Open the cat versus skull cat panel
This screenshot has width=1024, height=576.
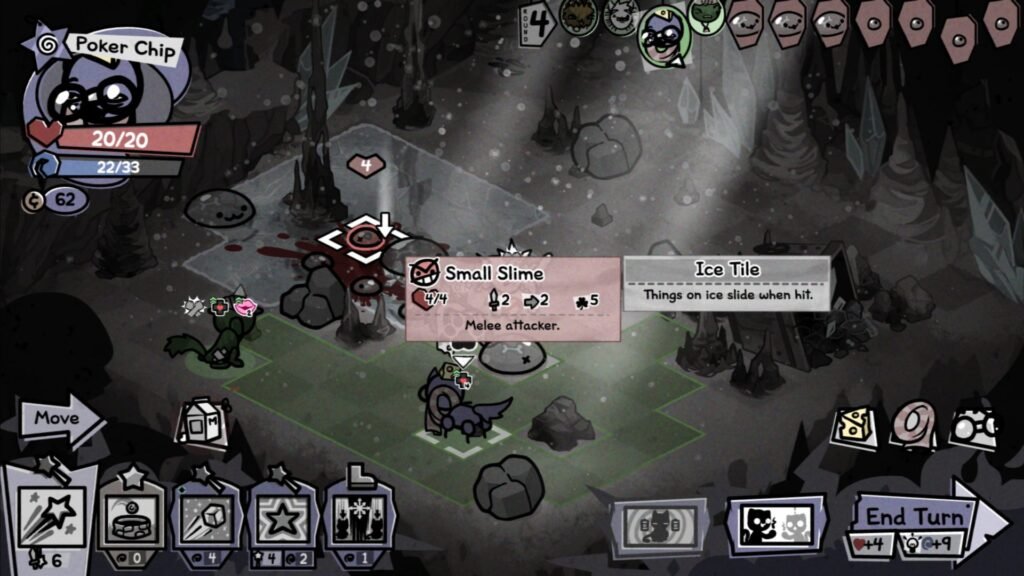pos(776,525)
